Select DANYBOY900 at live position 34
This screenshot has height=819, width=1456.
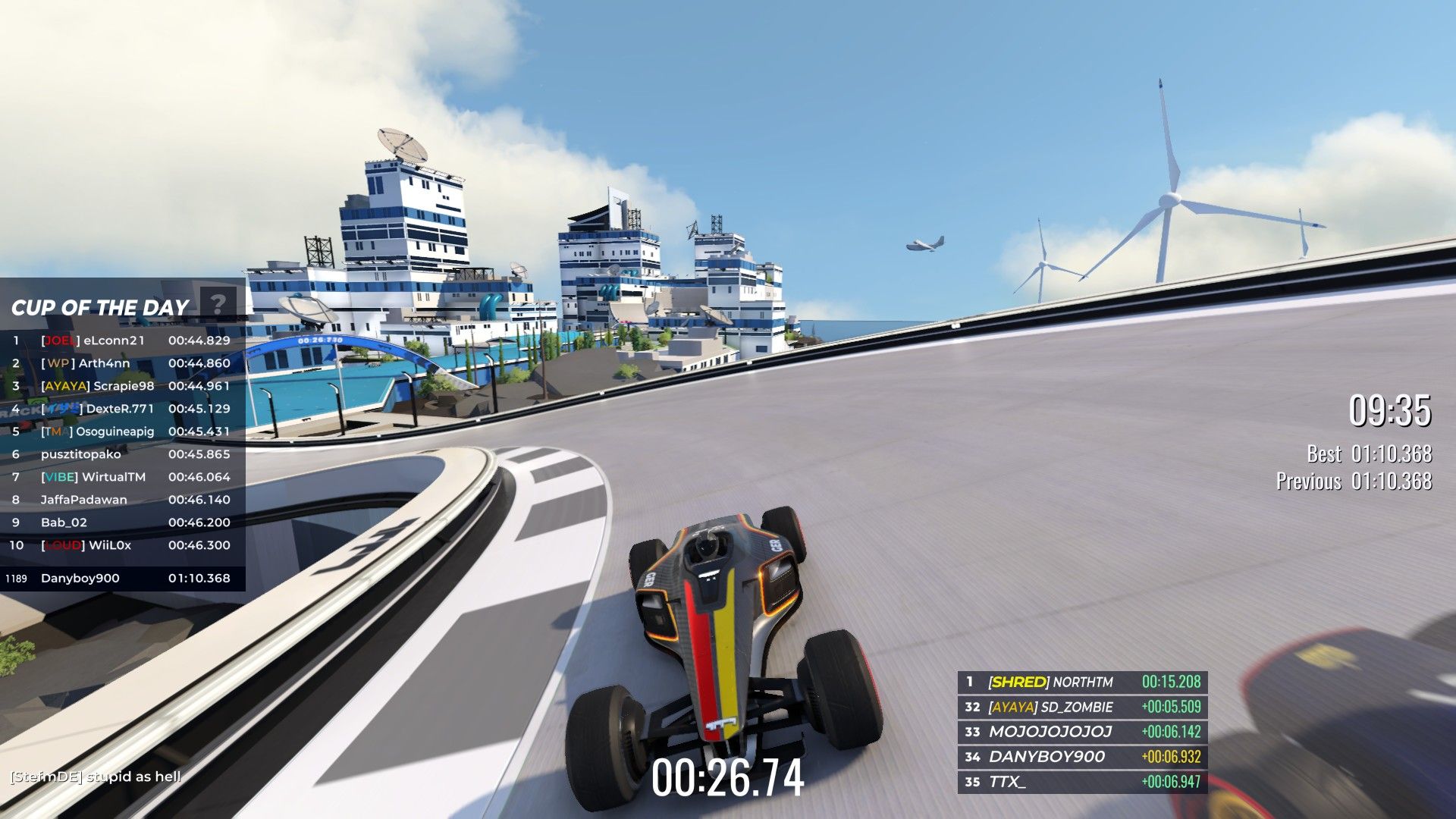pyautogui.click(x=1082, y=757)
